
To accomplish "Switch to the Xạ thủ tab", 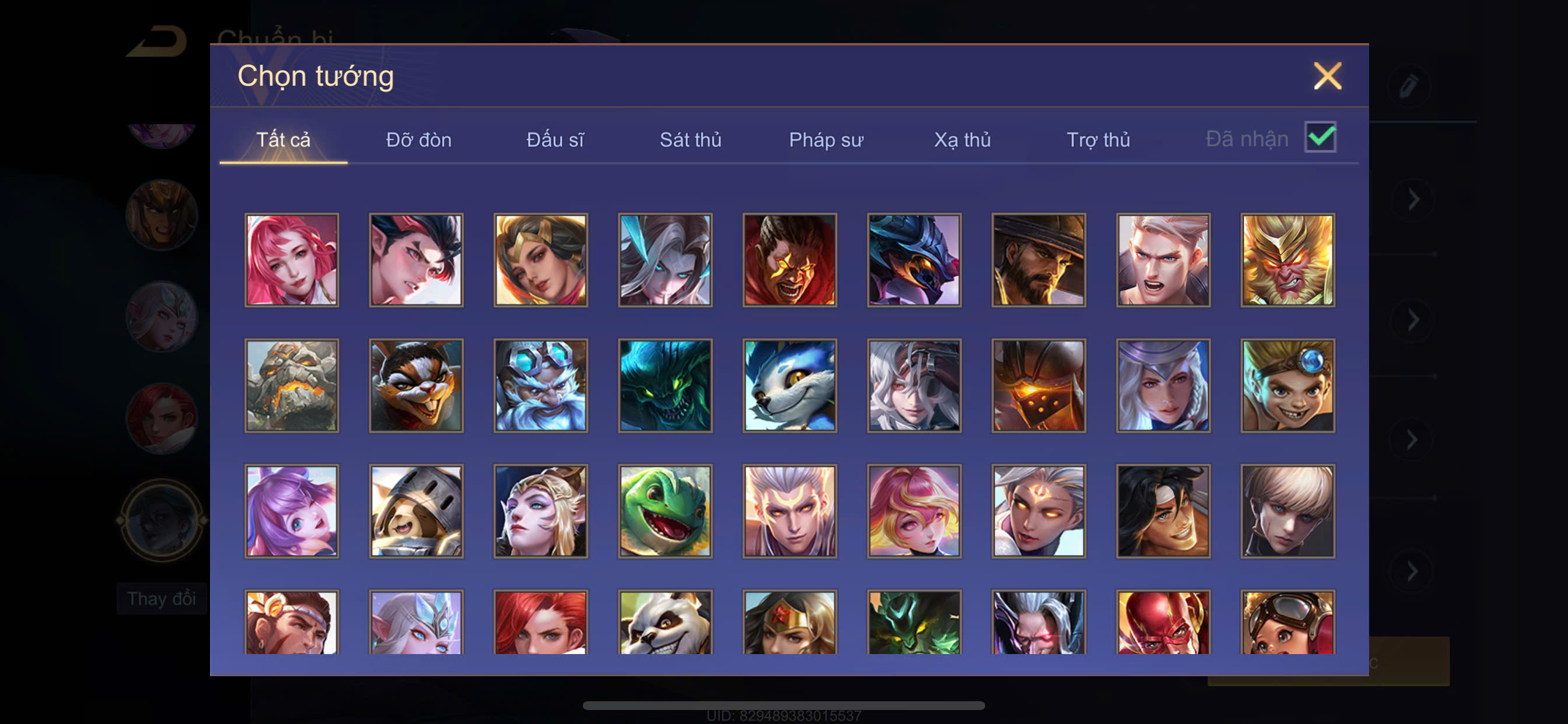I will tap(963, 140).
